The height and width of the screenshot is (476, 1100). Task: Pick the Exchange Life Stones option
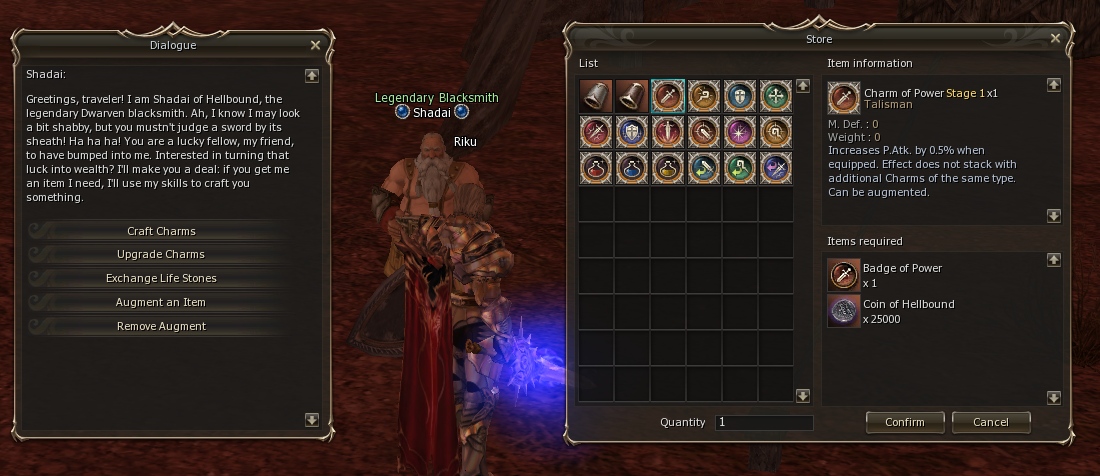tap(161, 278)
